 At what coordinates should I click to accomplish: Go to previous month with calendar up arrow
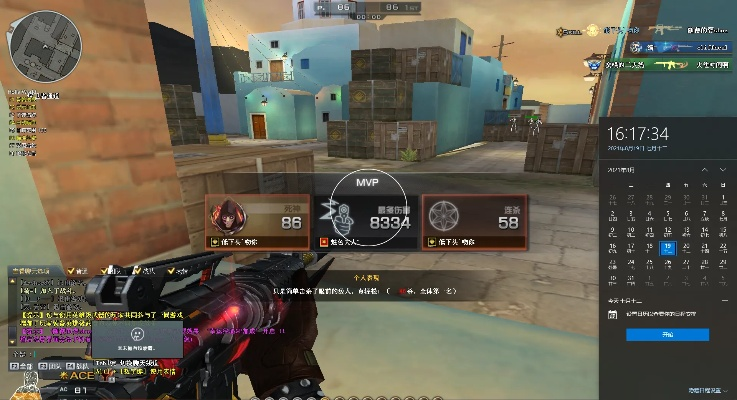[703, 170]
